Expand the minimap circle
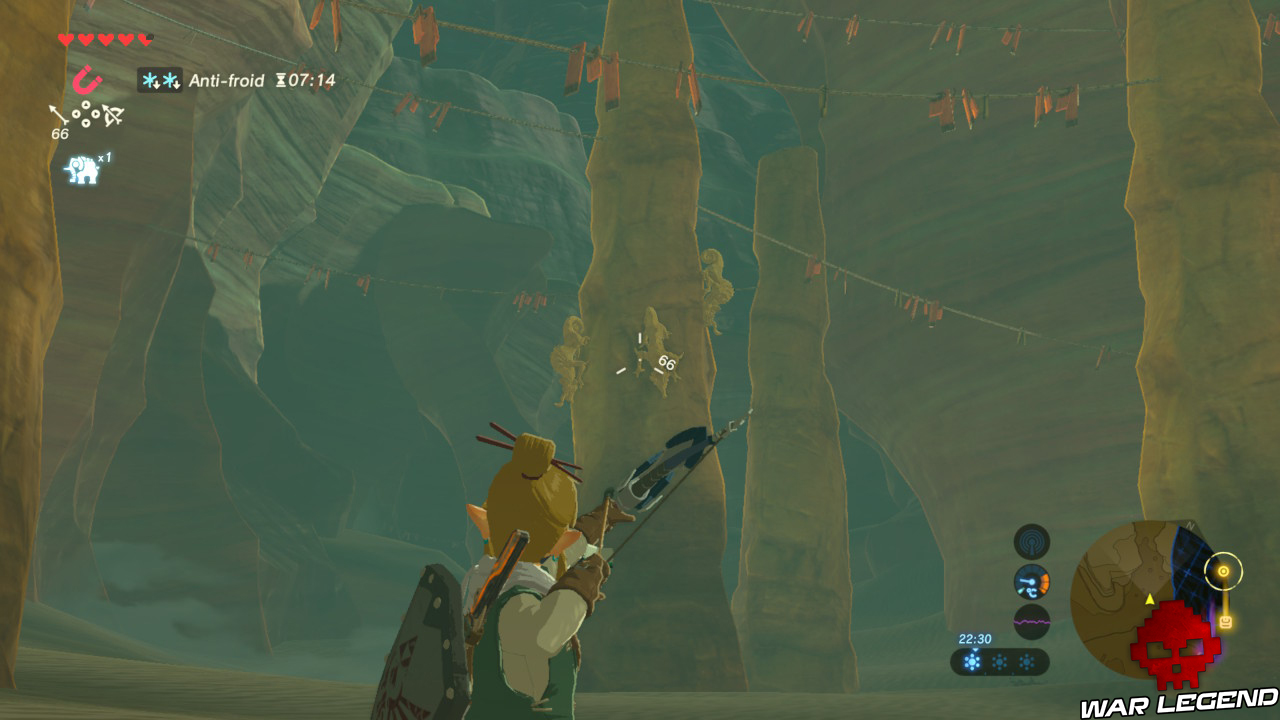The width and height of the screenshot is (1280, 720). pyautogui.click(x=1153, y=600)
